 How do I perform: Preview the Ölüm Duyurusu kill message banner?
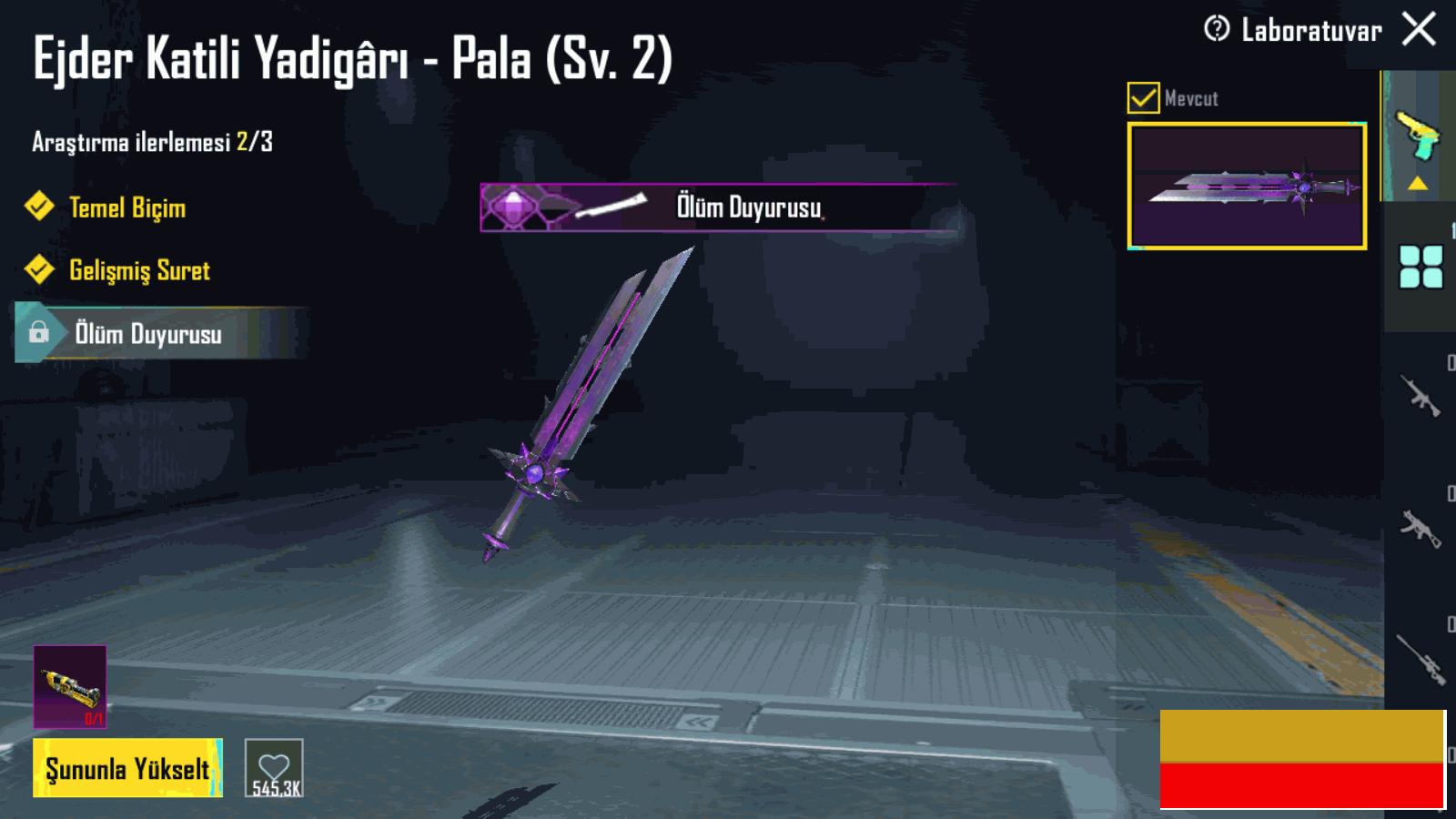click(718, 207)
